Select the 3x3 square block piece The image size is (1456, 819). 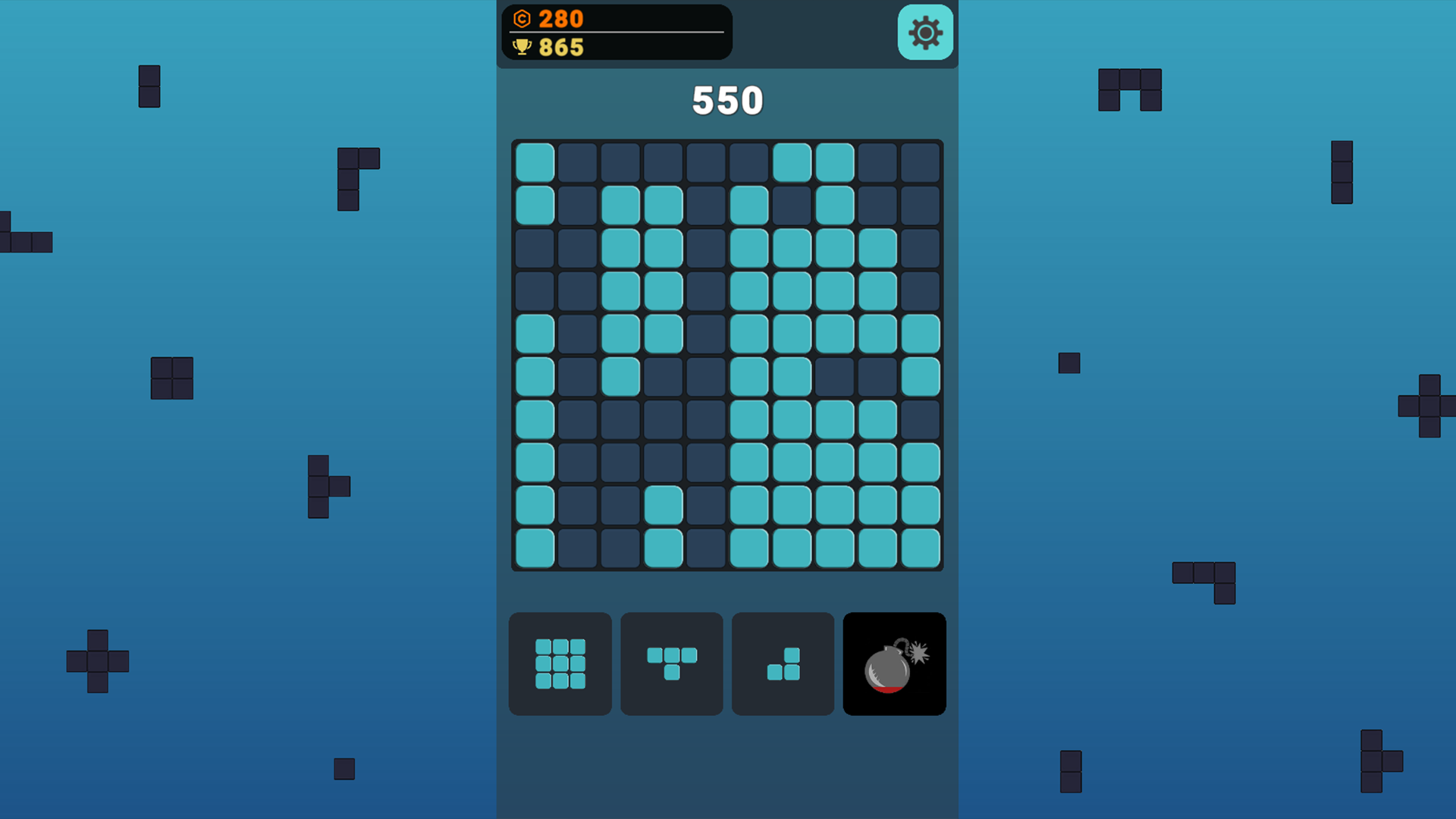[x=560, y=664]
